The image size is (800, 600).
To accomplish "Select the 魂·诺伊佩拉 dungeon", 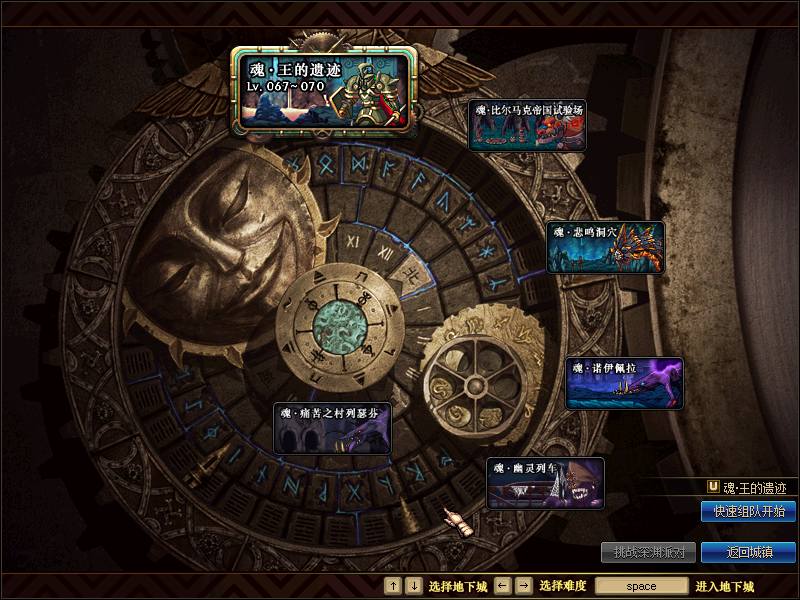I will (624, 383).
